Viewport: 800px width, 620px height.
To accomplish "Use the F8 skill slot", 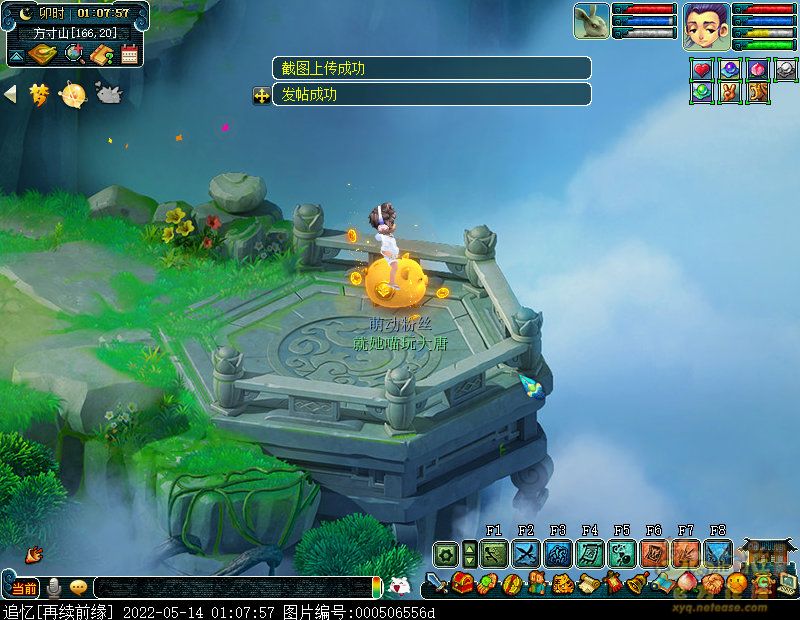I will coord(718,553).
